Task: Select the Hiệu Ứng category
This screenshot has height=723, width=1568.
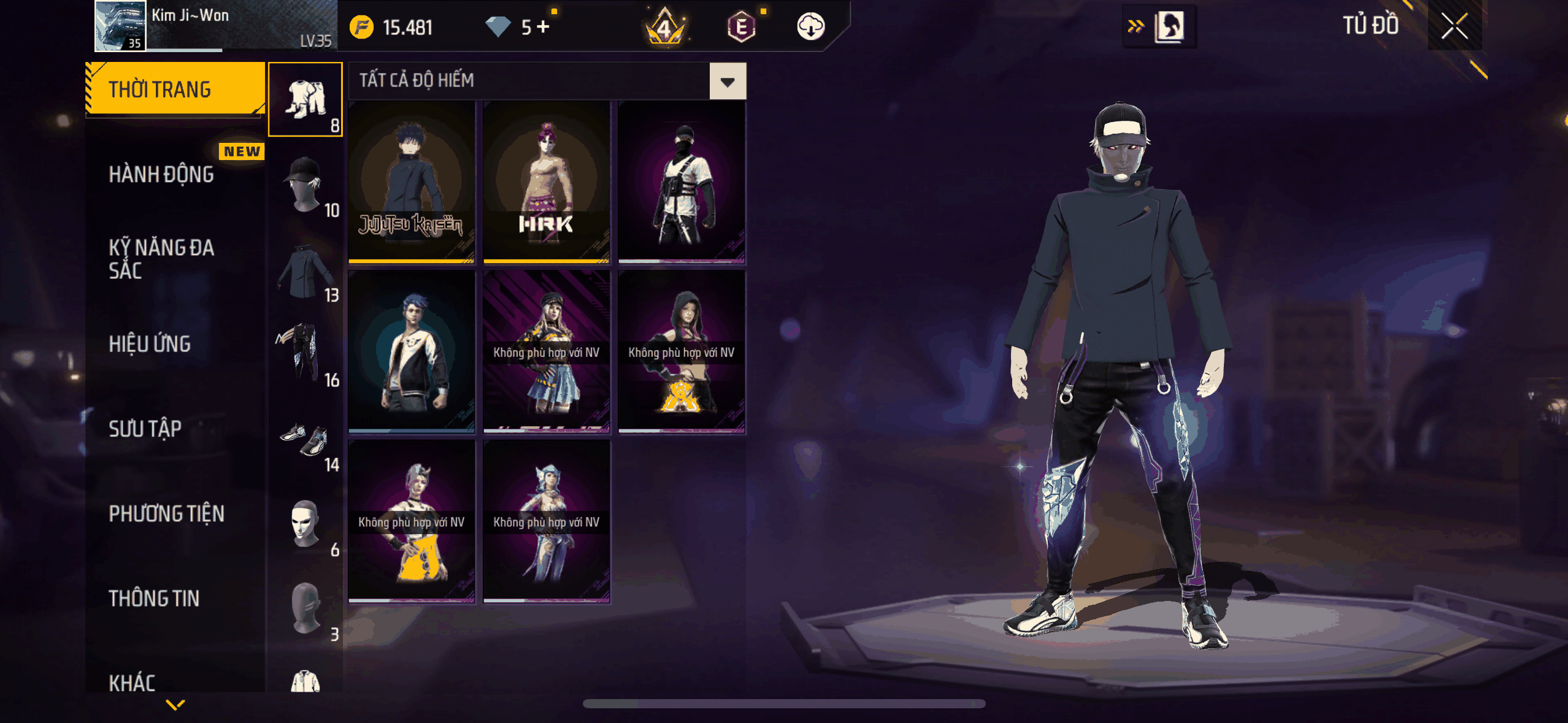Action: (x=150, y=344)
